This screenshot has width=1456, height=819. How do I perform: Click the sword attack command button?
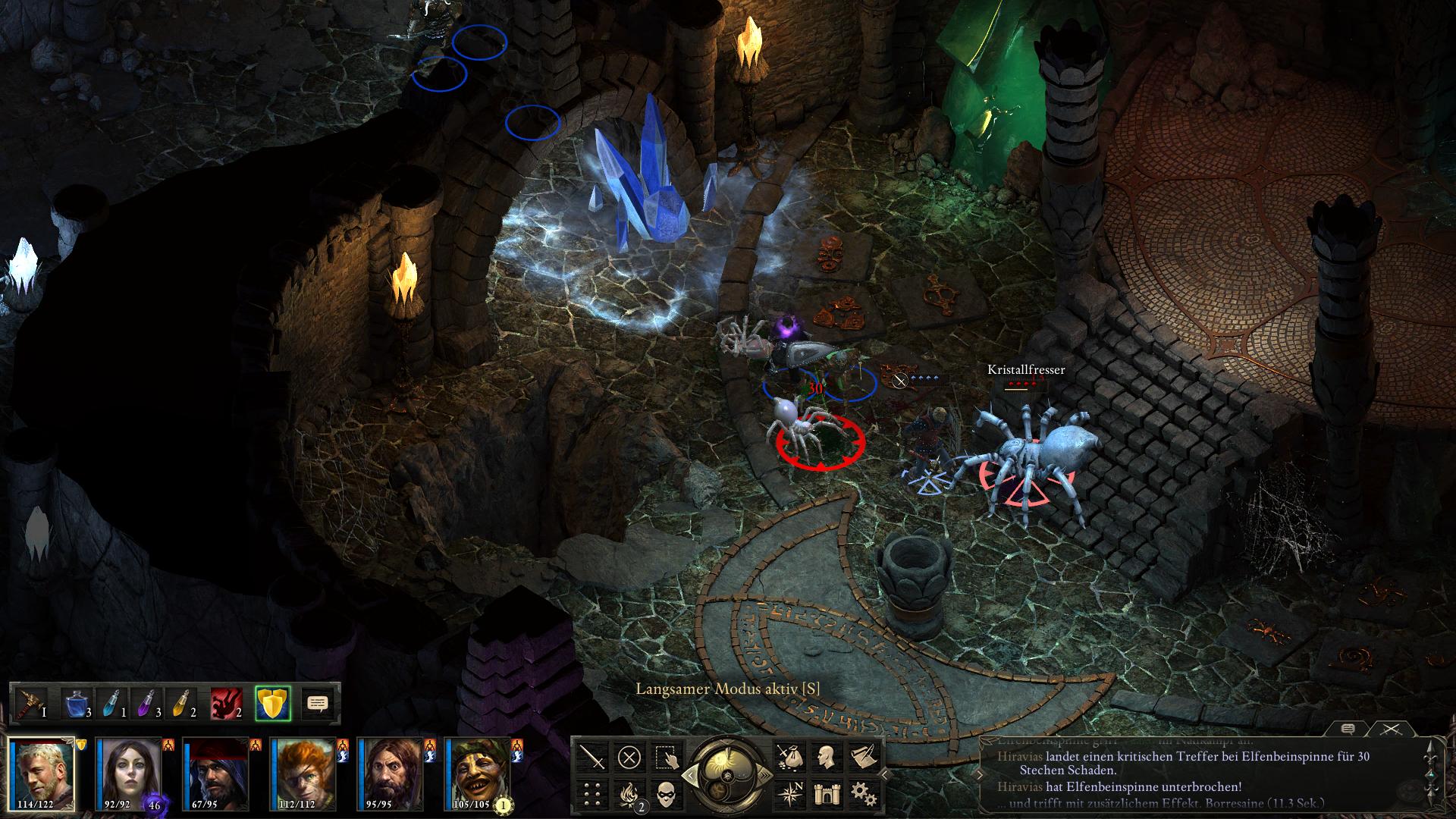click(x=592, y=758)
